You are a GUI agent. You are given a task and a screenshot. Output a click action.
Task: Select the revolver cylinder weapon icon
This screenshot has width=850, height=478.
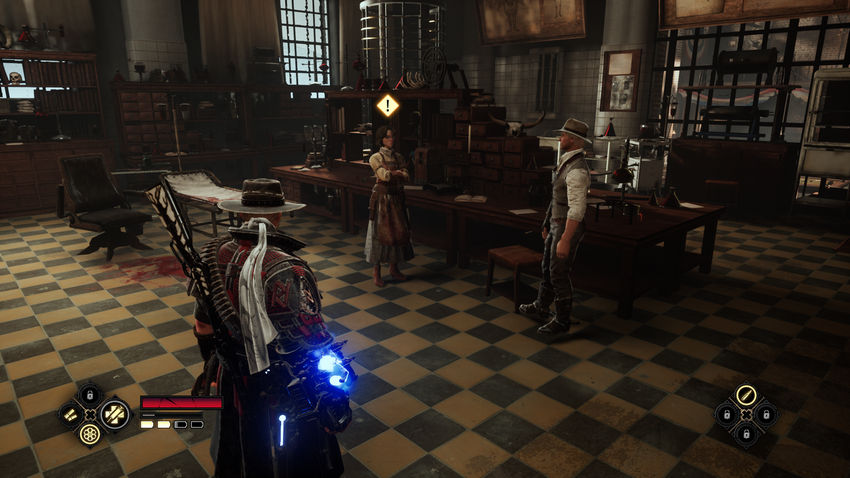tap(90, 434)
